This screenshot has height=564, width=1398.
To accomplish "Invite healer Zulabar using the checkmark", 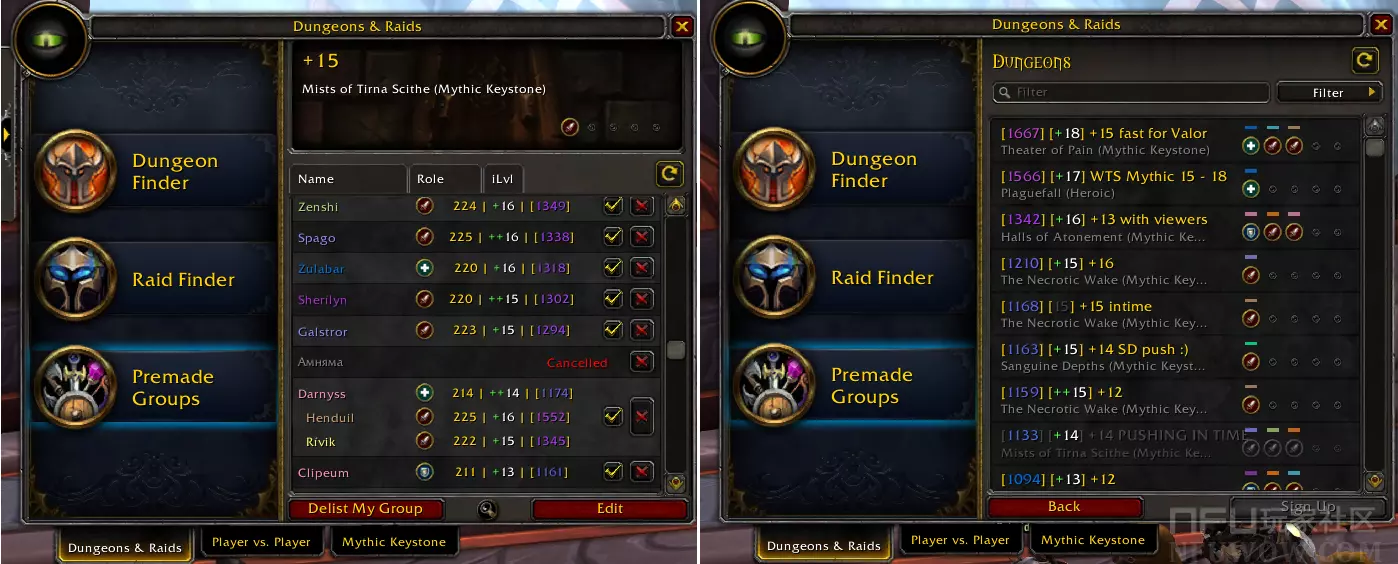I will 613,268.
